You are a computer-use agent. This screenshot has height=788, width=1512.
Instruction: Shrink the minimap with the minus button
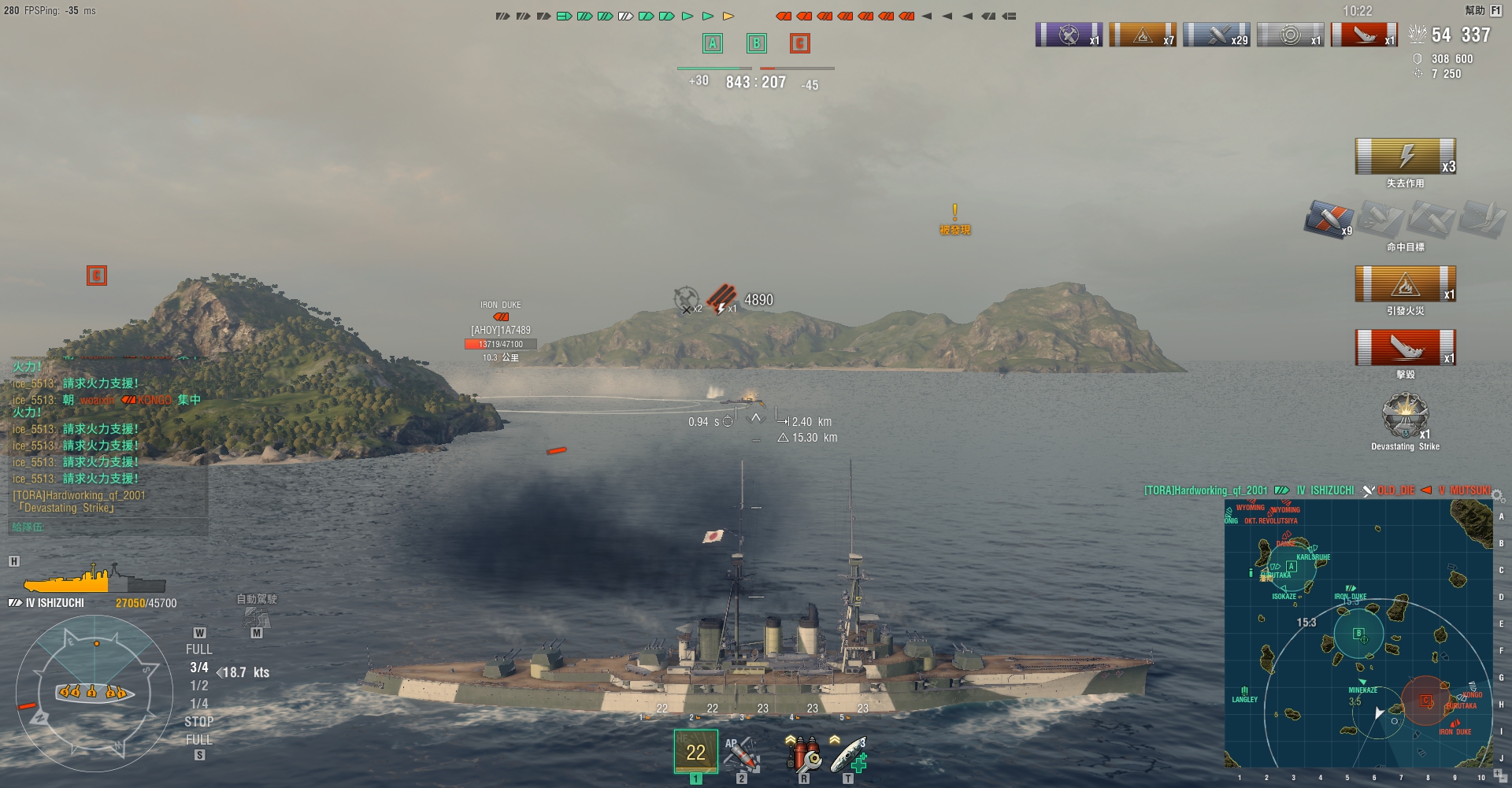click(x=1504, y=780)
